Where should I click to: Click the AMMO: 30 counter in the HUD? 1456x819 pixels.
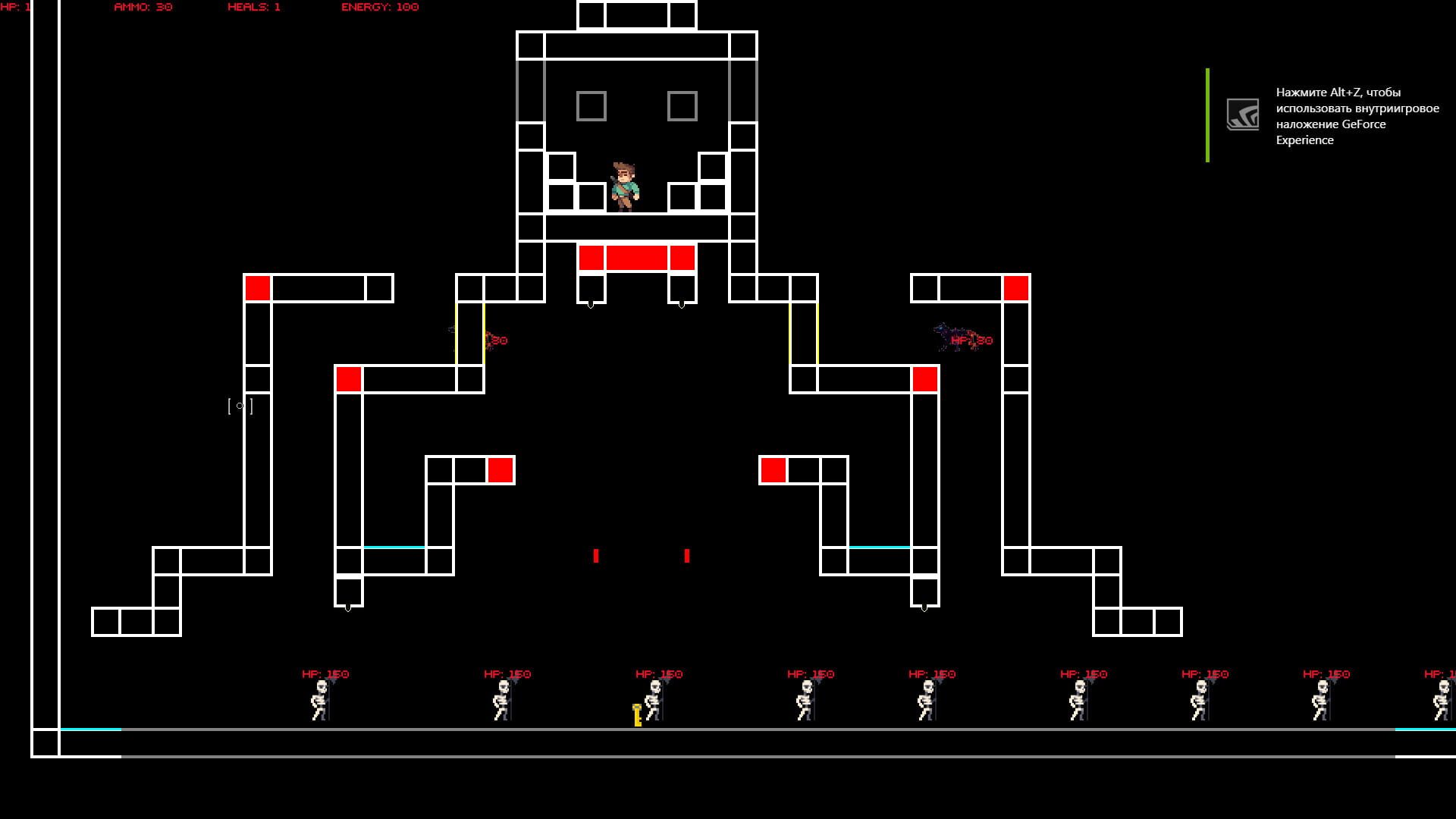(142, 8)
